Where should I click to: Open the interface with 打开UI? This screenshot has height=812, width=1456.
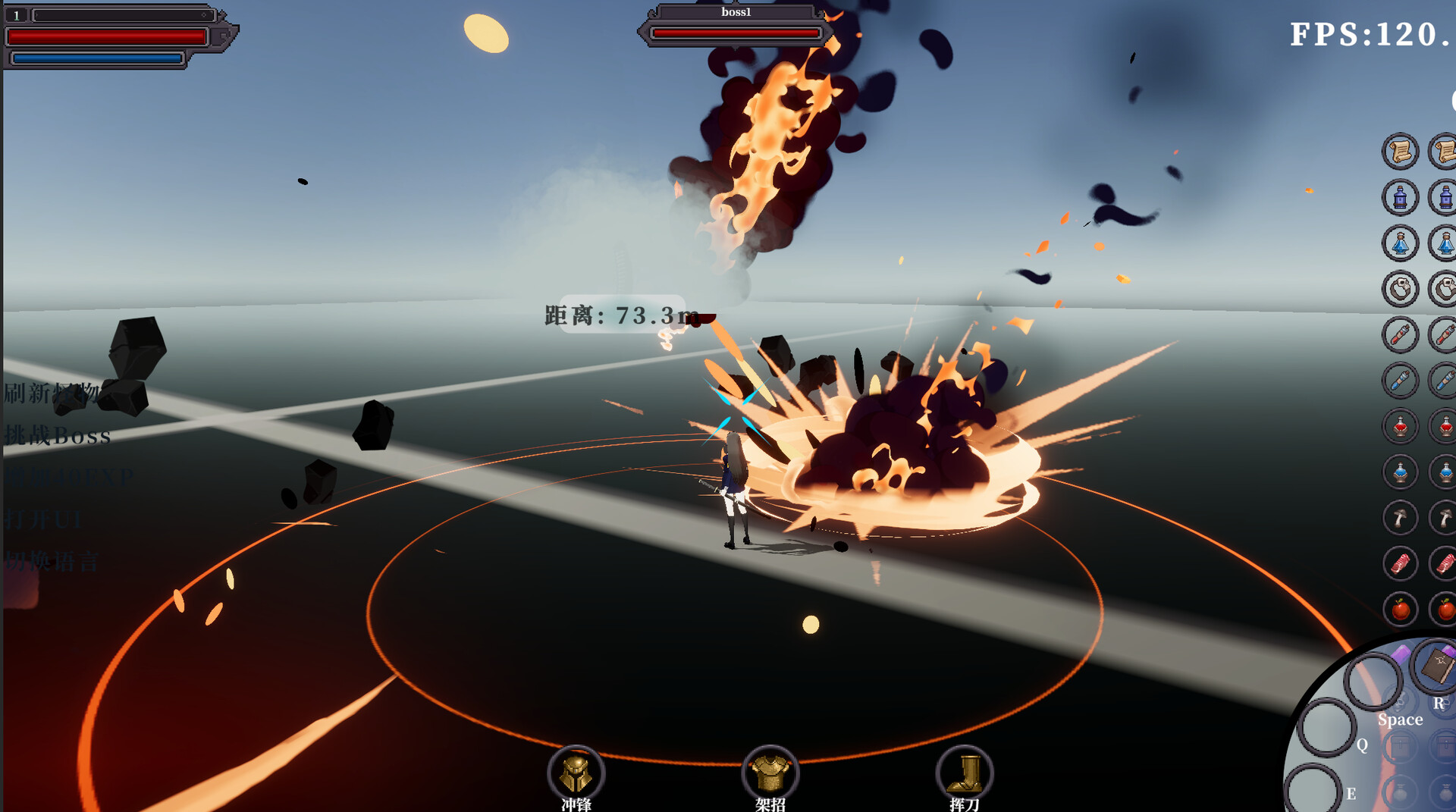pos(43,520)
